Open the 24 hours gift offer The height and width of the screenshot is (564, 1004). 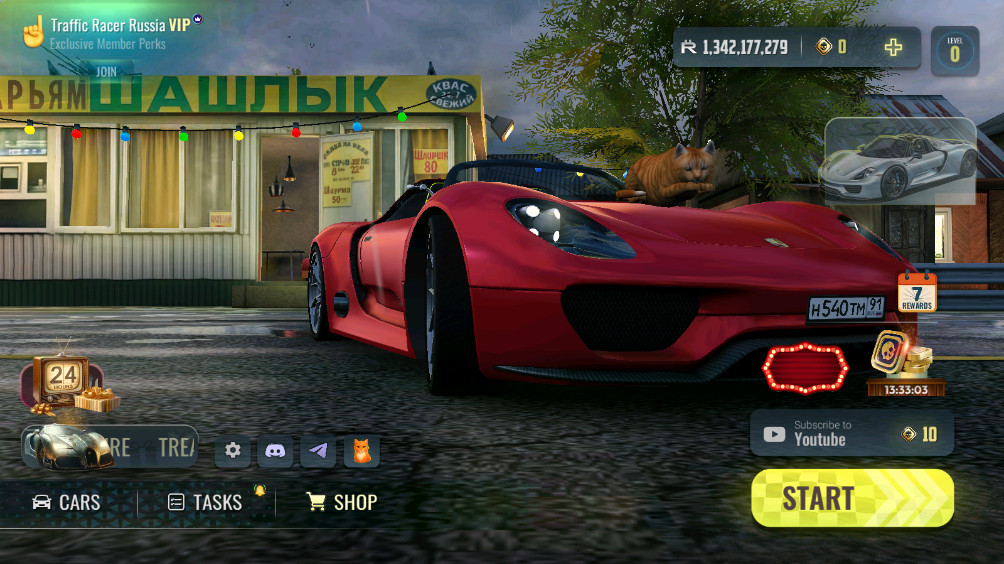coord(65,383)
